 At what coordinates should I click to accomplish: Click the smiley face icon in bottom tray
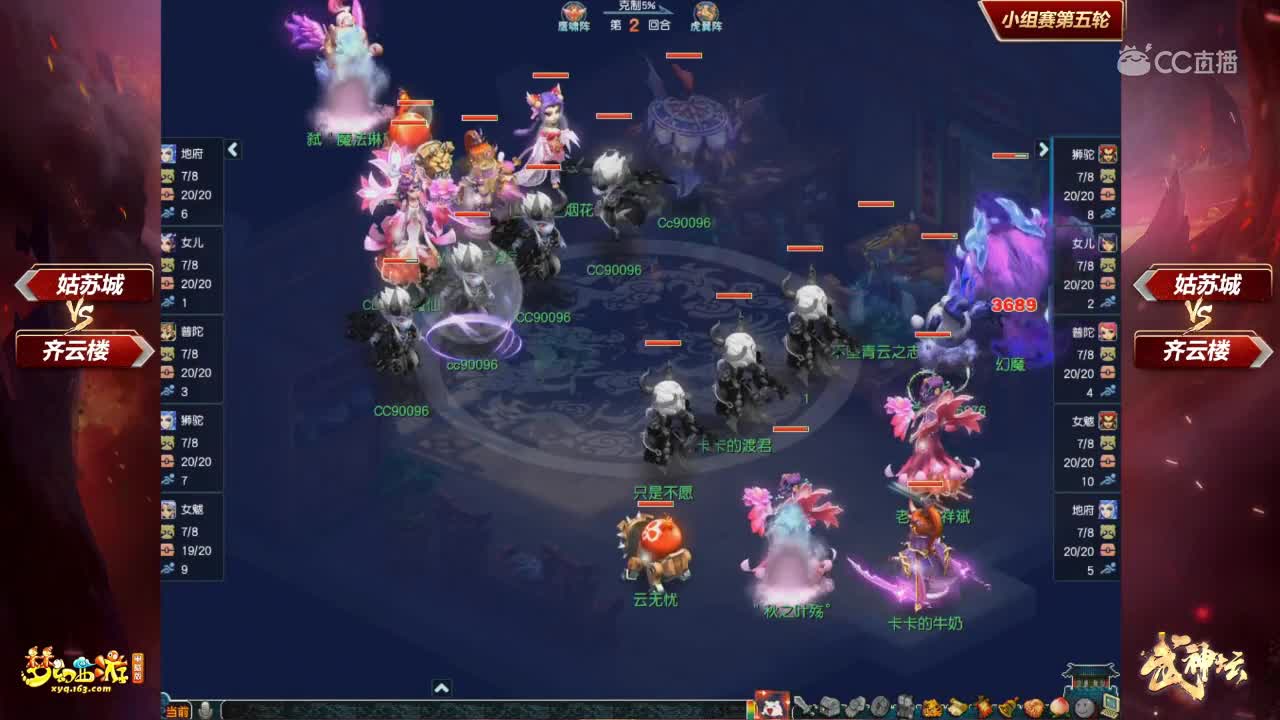point(1083,707)
